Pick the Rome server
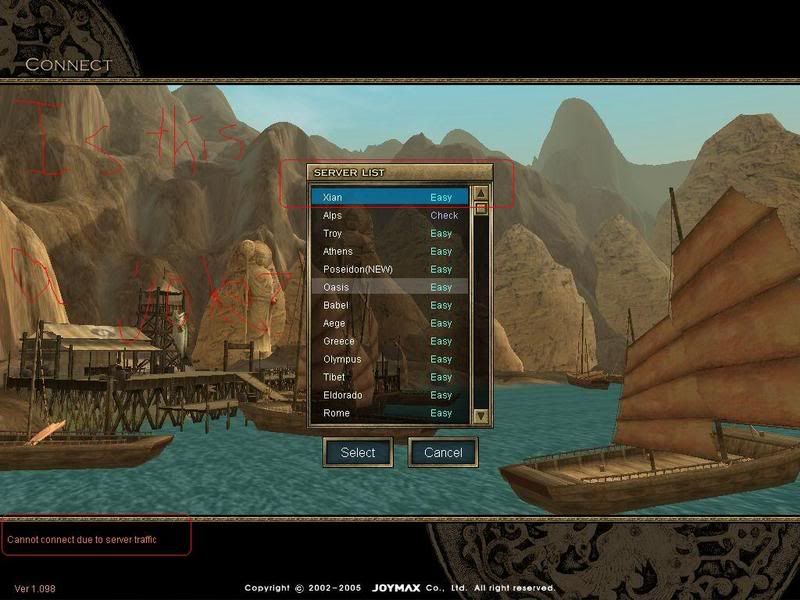Image resolution: width=800 pixels, height=600 pixels. 388,413
